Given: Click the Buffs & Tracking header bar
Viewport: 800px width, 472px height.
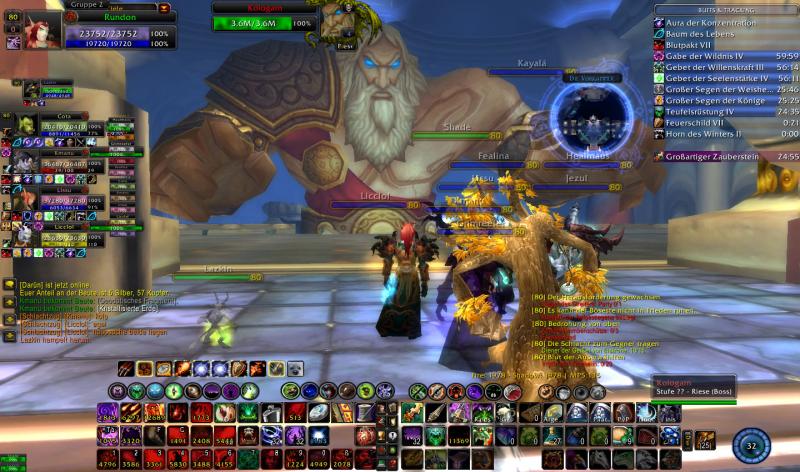Looking at the screenshot, I should click(x=727, y=9).
